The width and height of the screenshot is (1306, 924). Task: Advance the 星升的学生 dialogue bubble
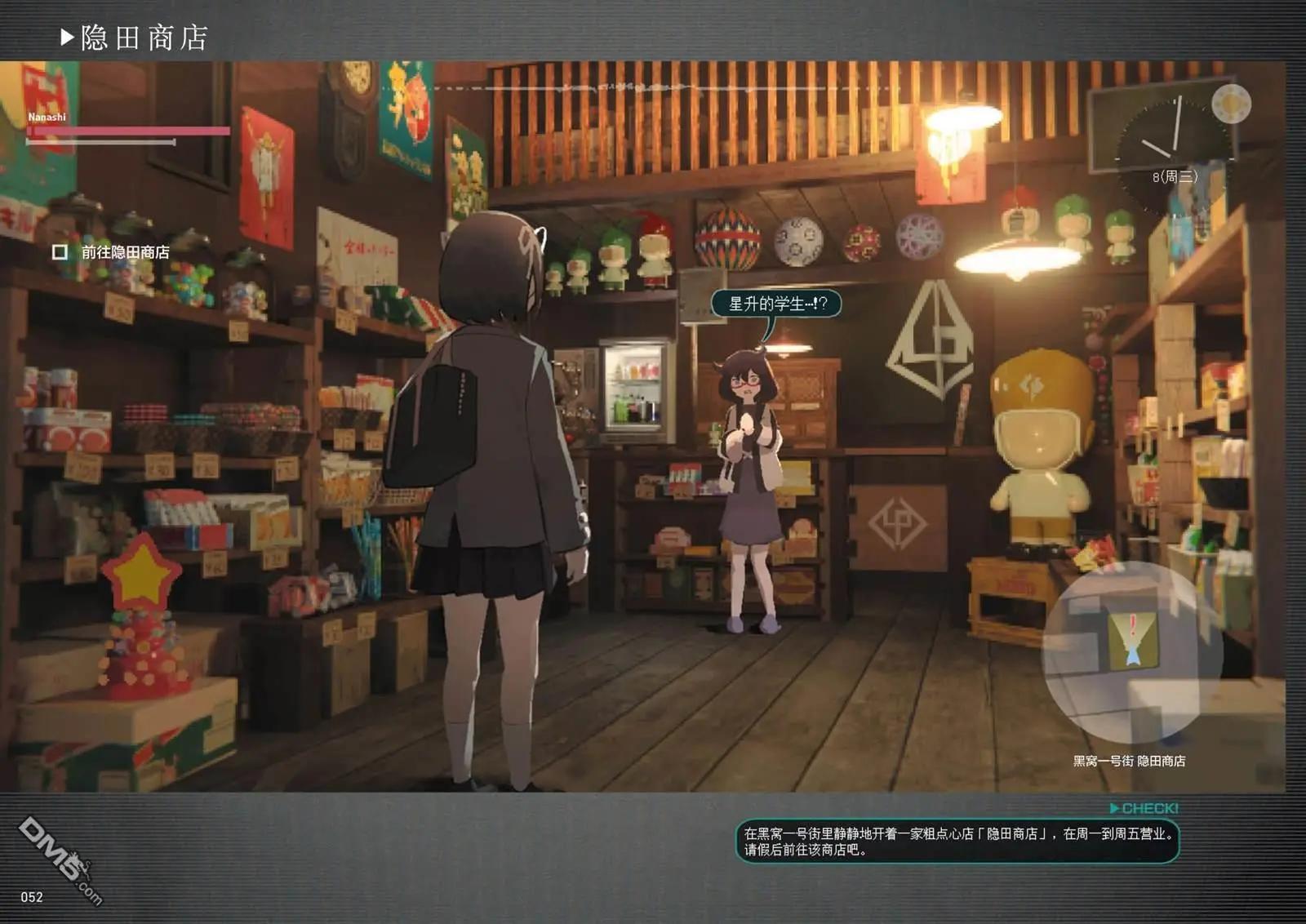click(x=775, y=304)
